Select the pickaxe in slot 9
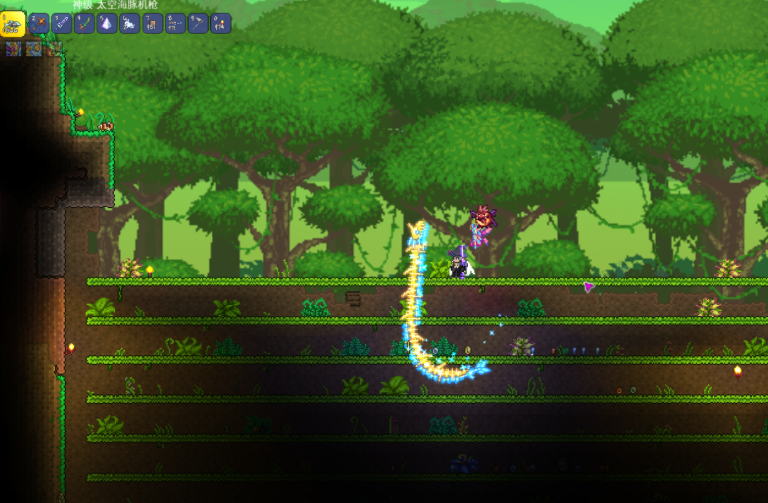 pyautogui.click(x=198, y=23)
